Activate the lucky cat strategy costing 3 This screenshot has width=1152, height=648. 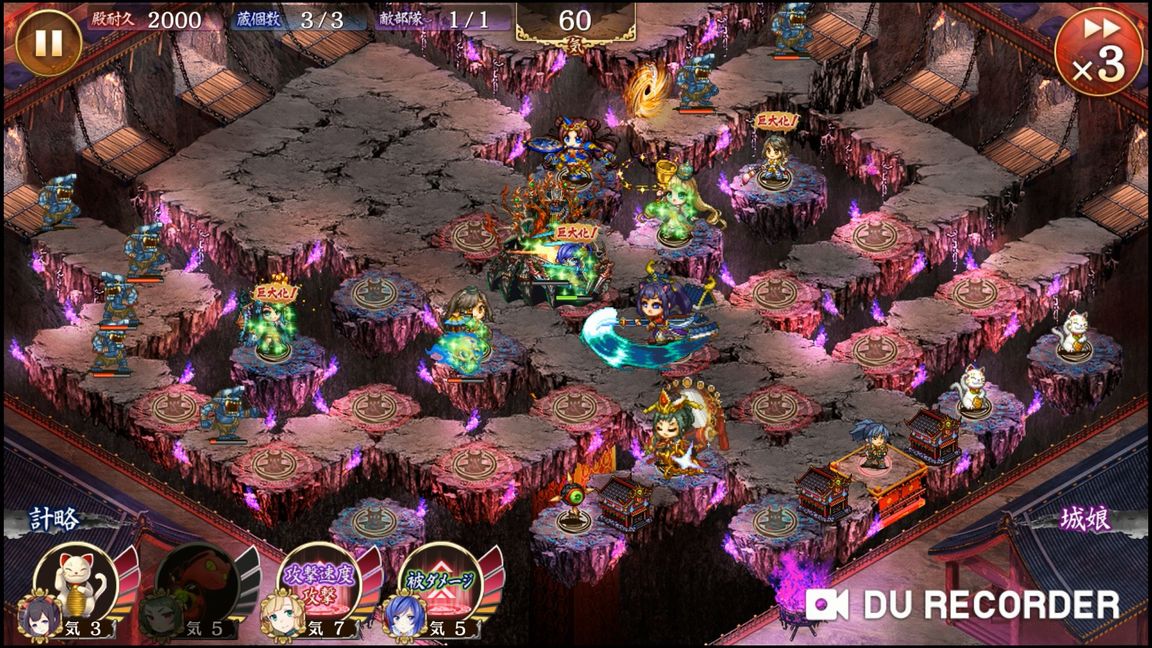click(x=75, y=581)
